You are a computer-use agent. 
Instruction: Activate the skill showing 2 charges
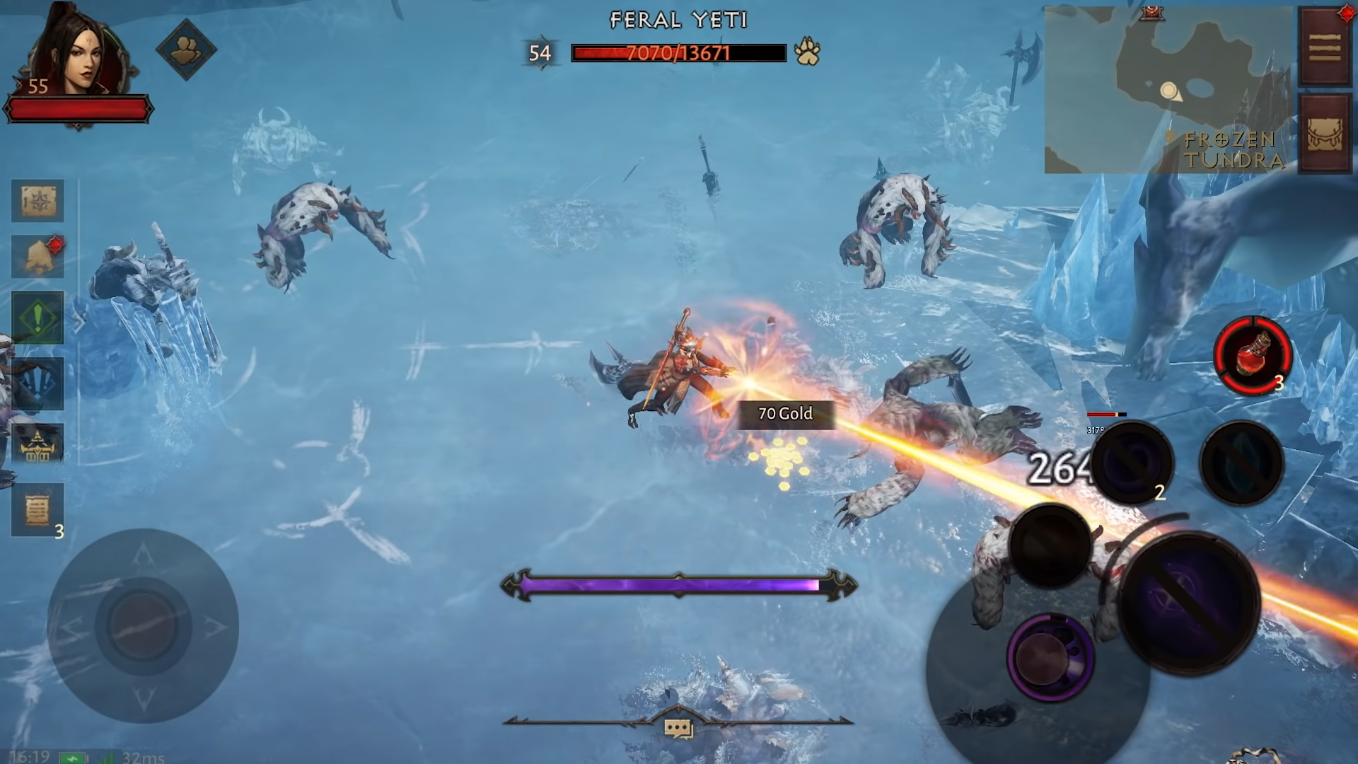point(1134,461)
